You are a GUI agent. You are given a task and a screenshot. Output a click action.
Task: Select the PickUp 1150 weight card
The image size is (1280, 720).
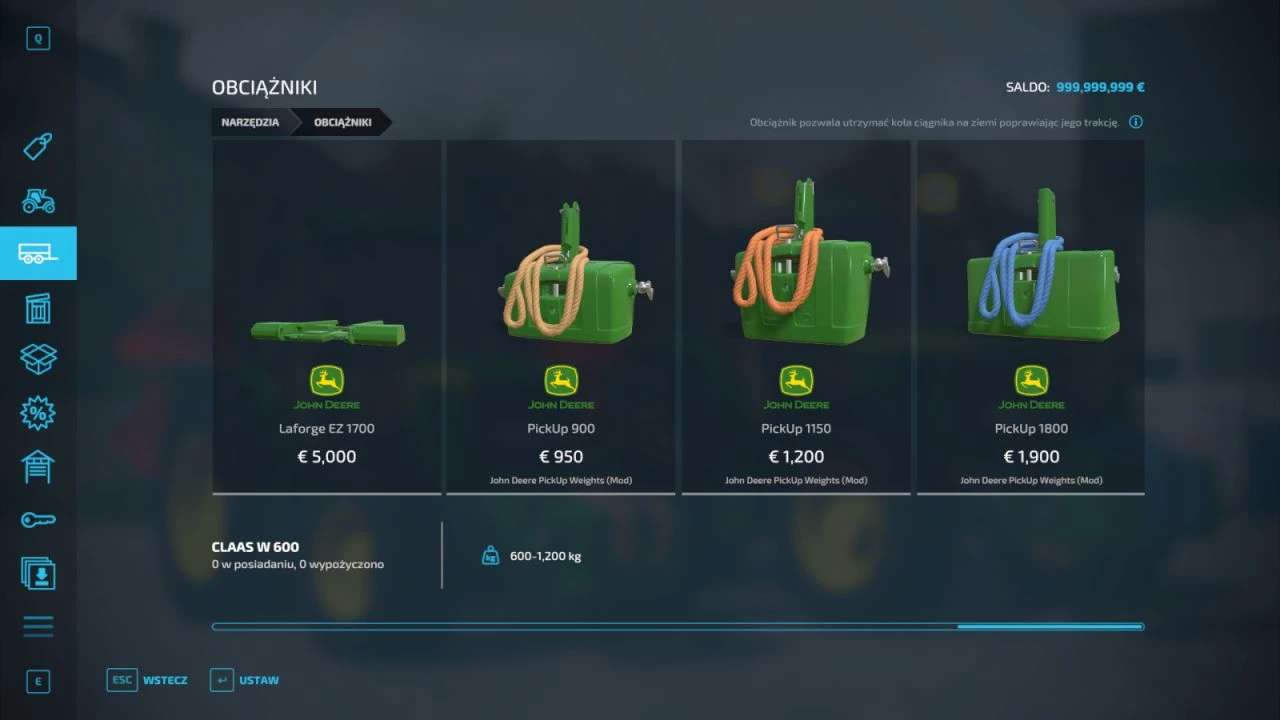[x=796, y=317]
